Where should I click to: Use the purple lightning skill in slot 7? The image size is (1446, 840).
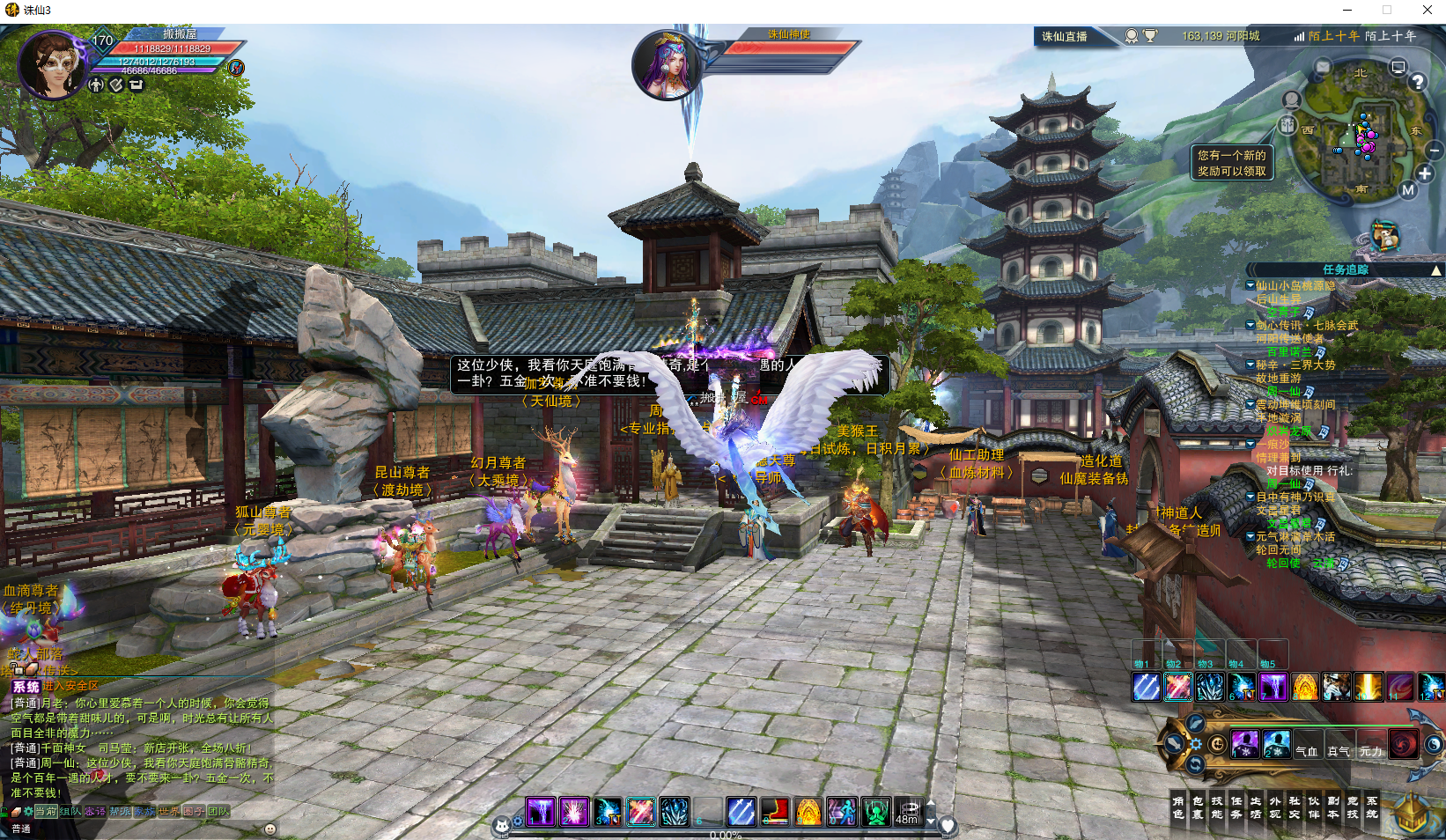tap(1273, 687)
